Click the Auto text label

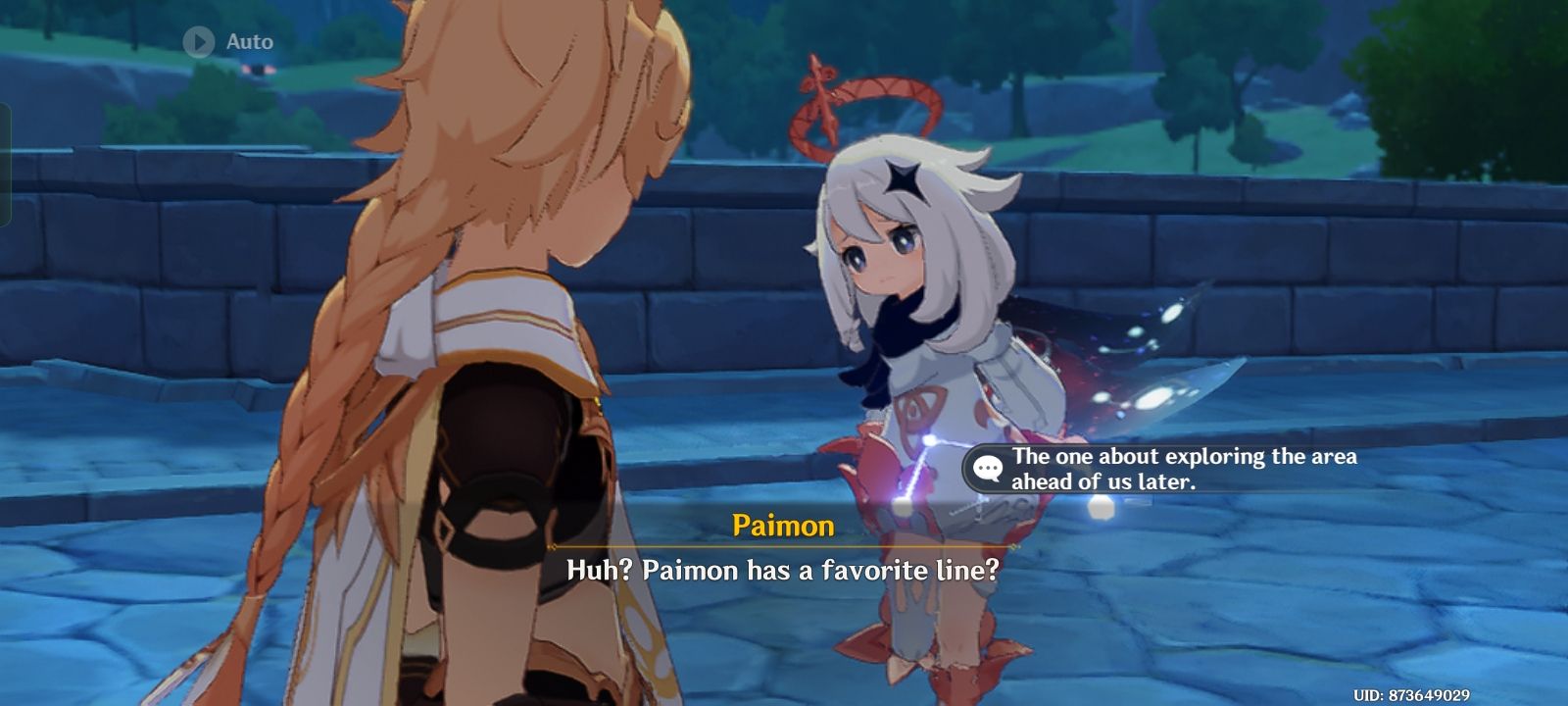[252, 41]
